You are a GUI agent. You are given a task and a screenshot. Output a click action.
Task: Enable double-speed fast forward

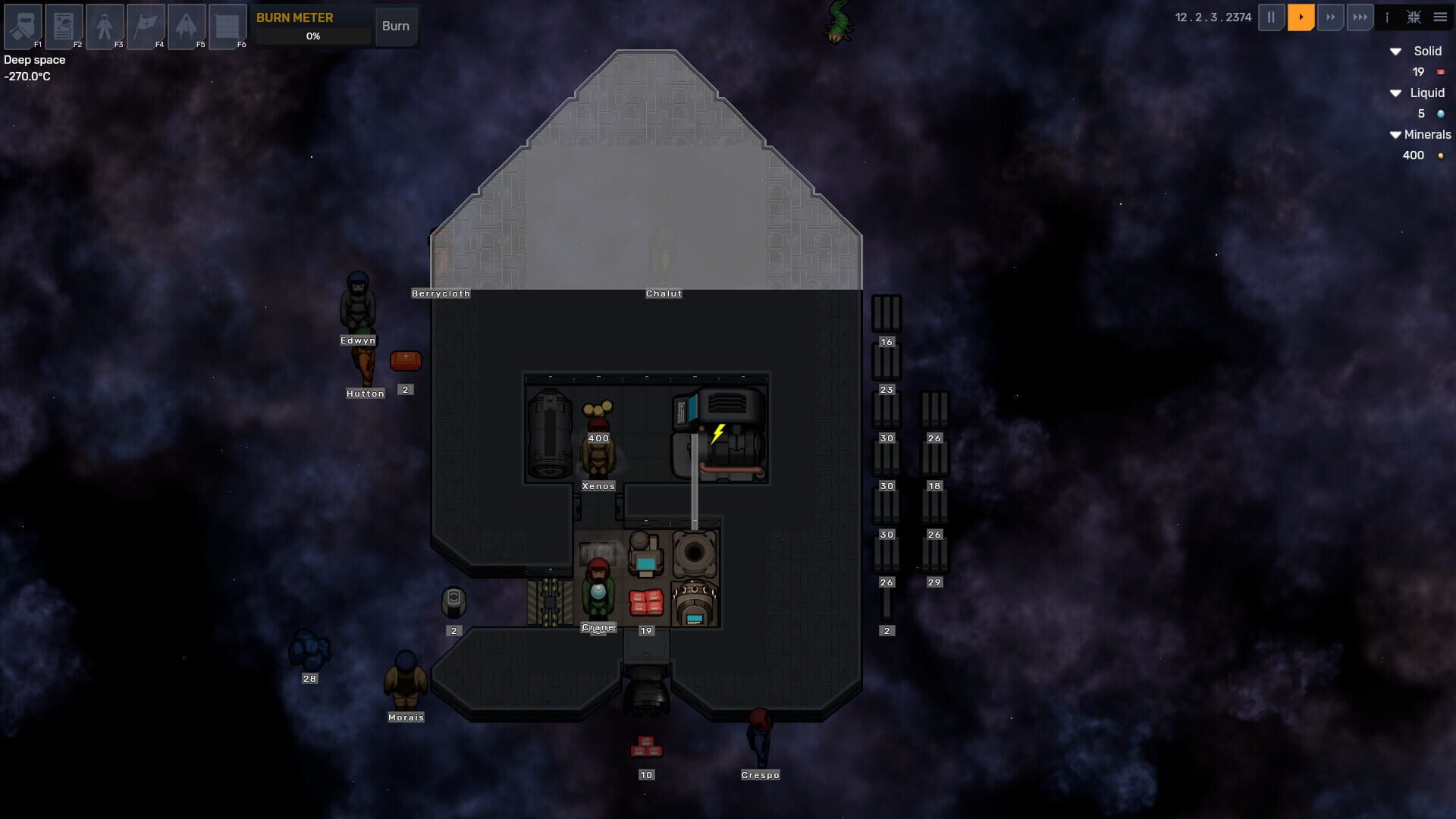pos(1332,17)
